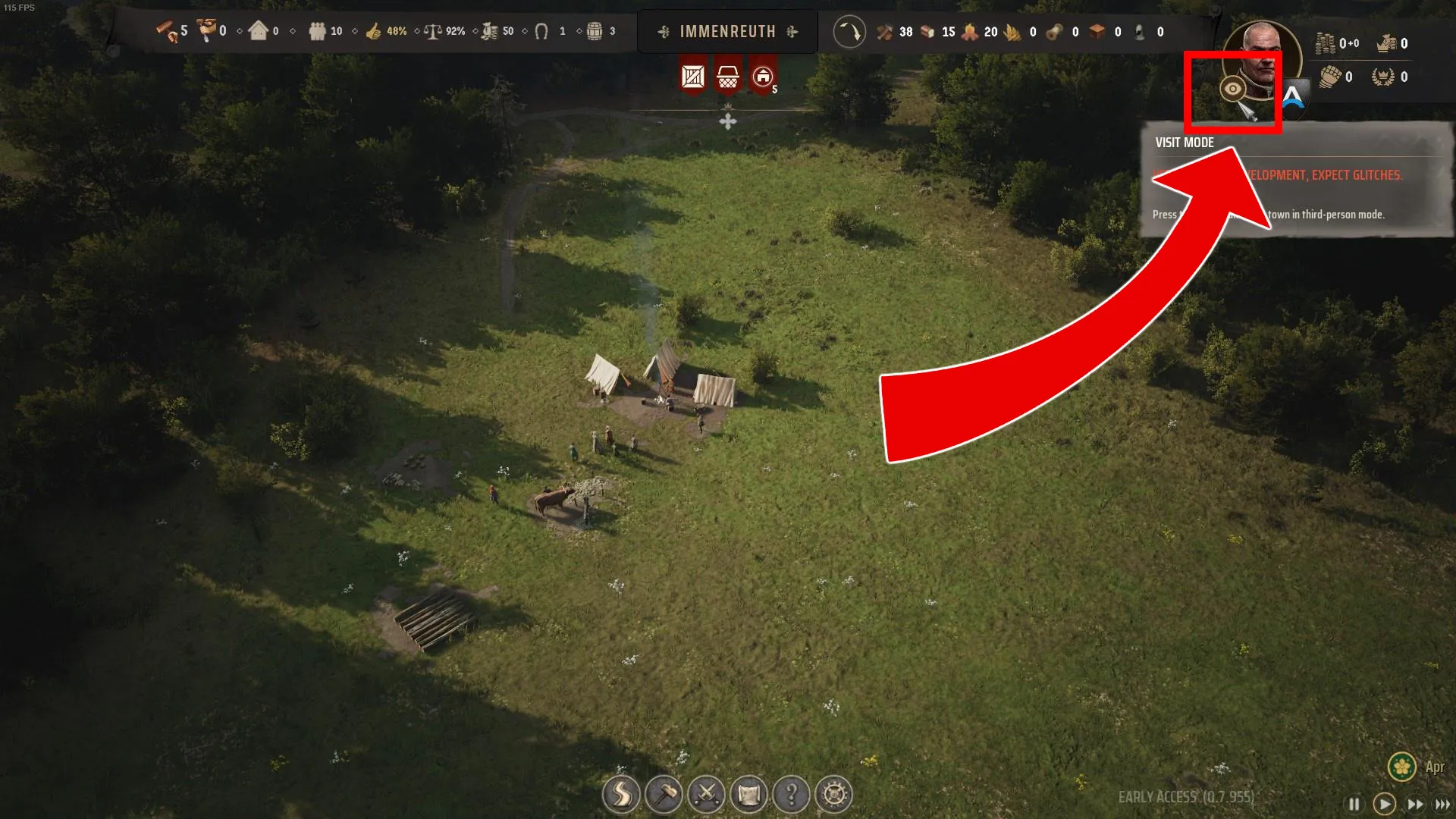Set game speed to fast forward
Screen dimensions: 1456x819
tap(1415, 804)
